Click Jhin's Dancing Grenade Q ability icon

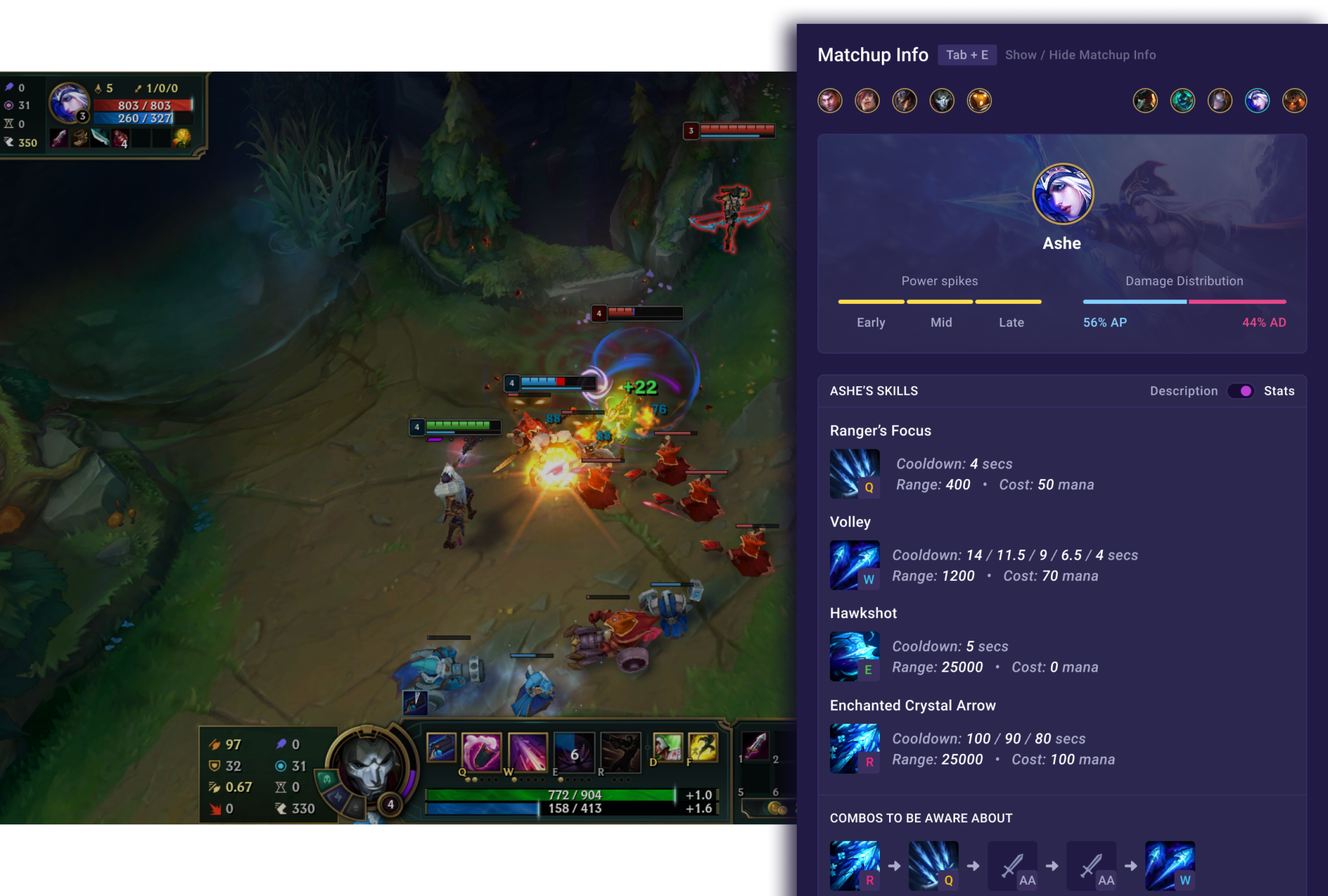(x=481, y=752)
